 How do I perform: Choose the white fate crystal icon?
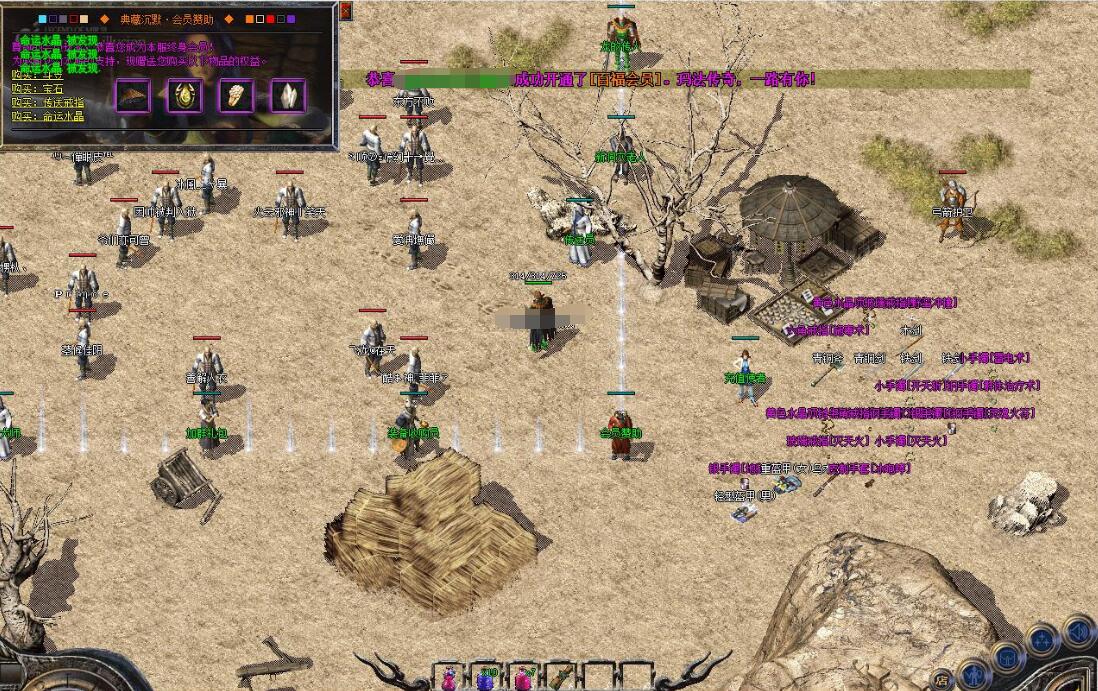[289, 96]
